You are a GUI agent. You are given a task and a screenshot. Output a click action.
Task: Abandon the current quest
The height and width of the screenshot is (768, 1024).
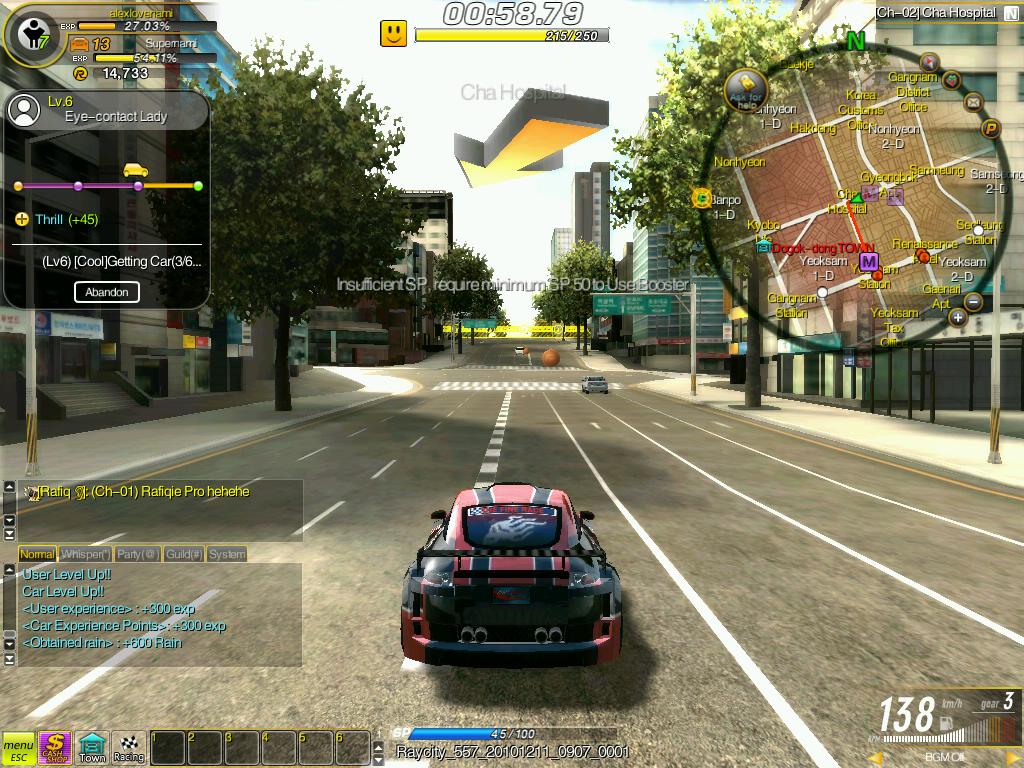106,292
